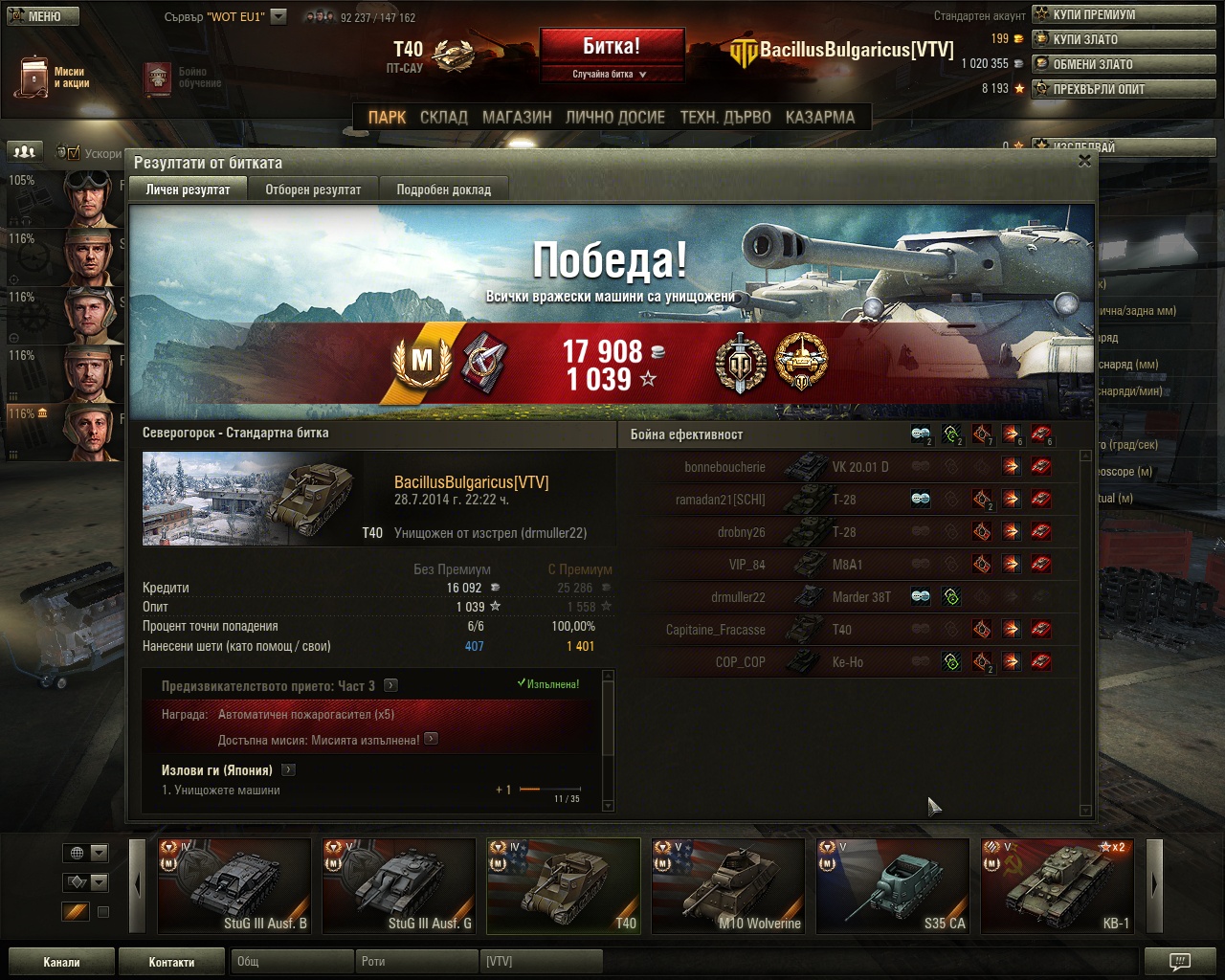
Task: Open the Подробен доклад tab
Action: 443,189
